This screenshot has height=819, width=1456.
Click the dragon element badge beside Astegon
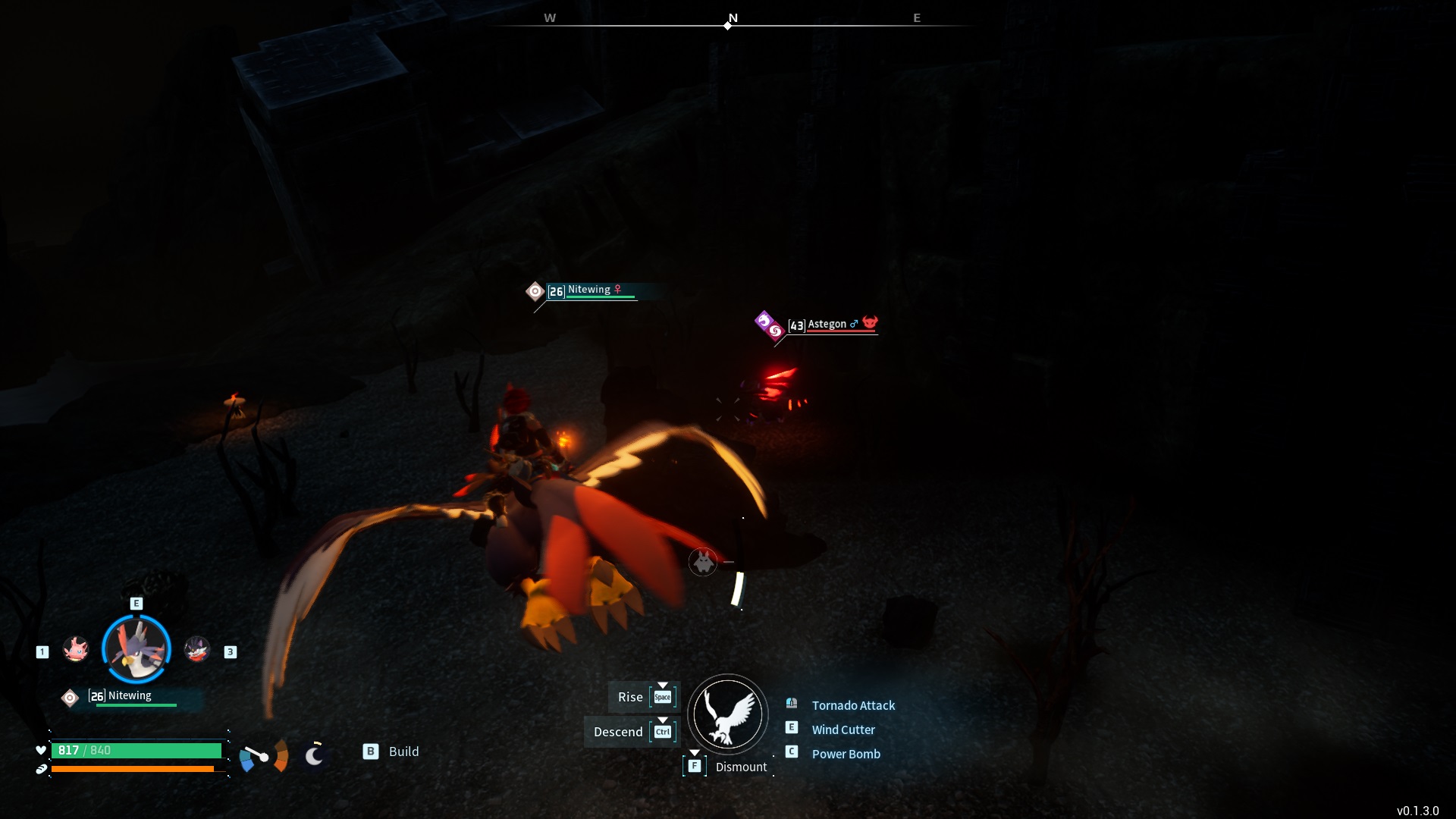point(763,319)
